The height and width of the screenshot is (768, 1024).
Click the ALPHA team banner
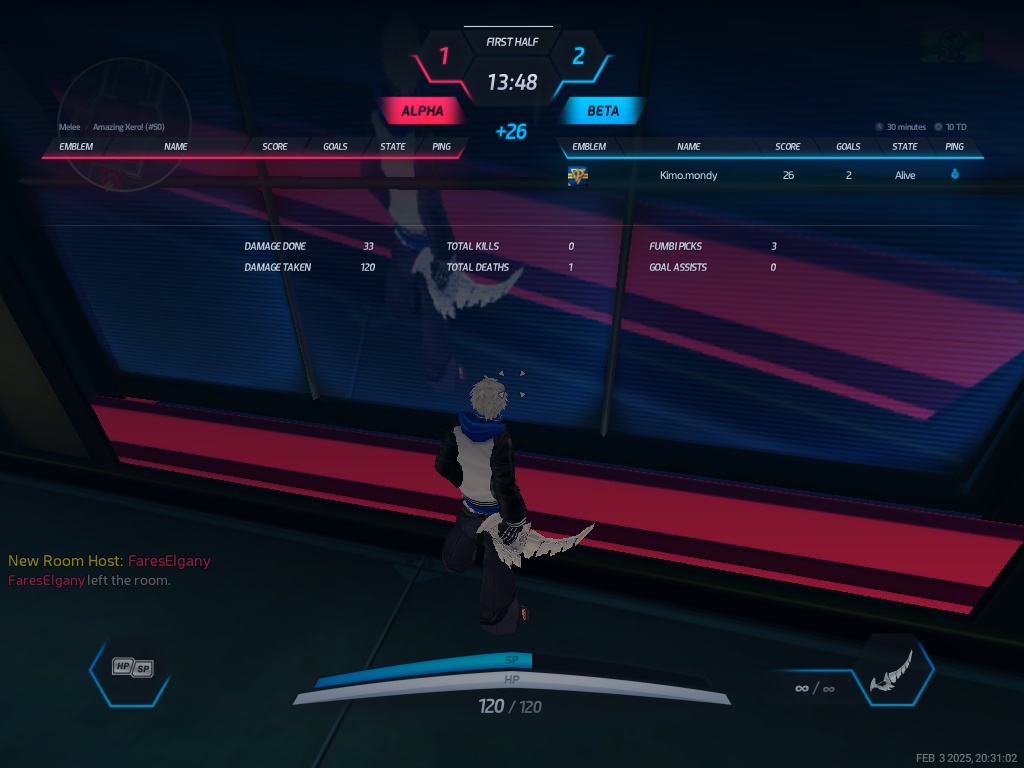click(422, 111)
